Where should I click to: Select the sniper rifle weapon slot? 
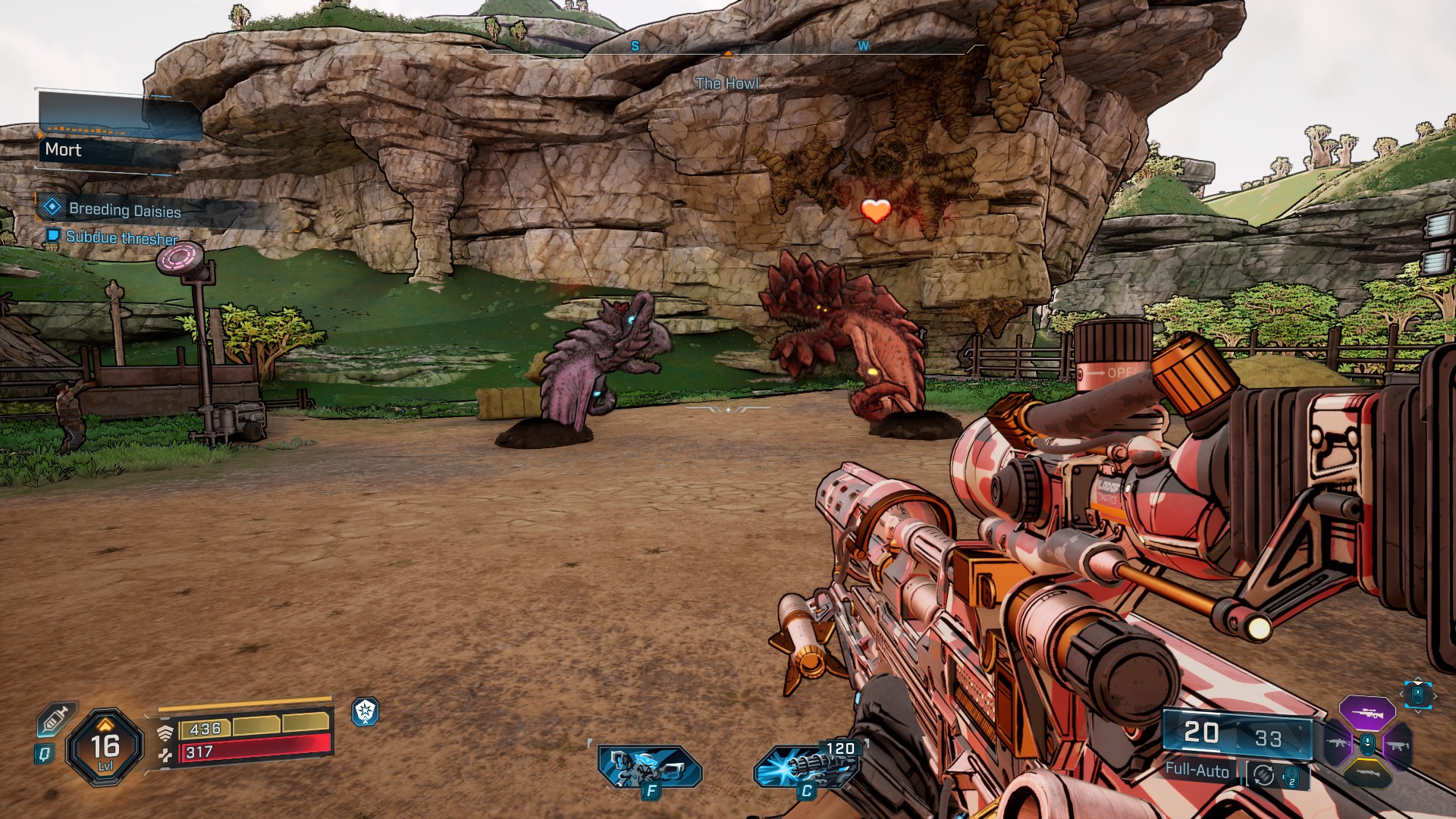1367,714
